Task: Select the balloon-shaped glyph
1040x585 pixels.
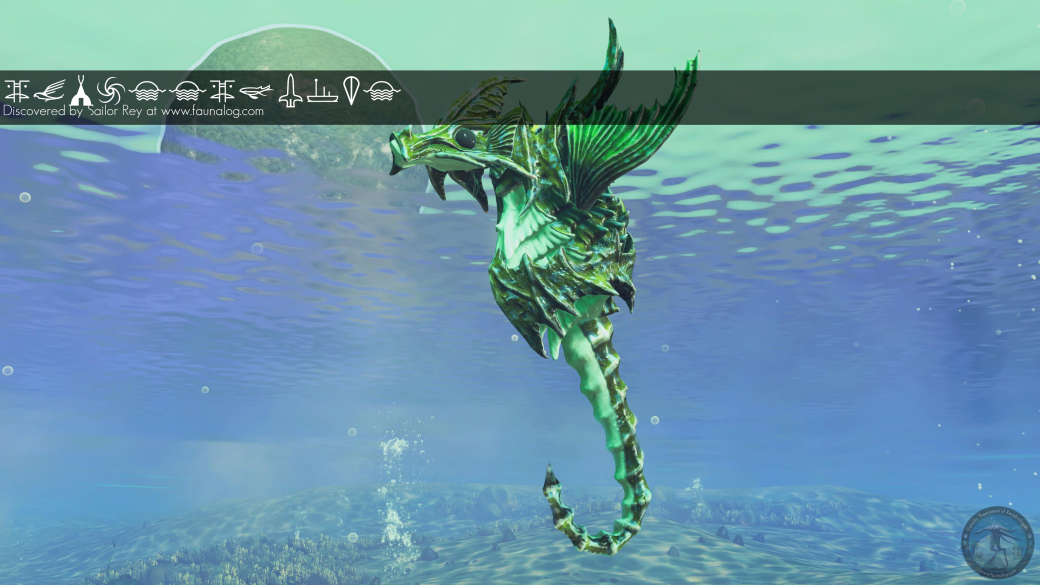Action: 351,91
